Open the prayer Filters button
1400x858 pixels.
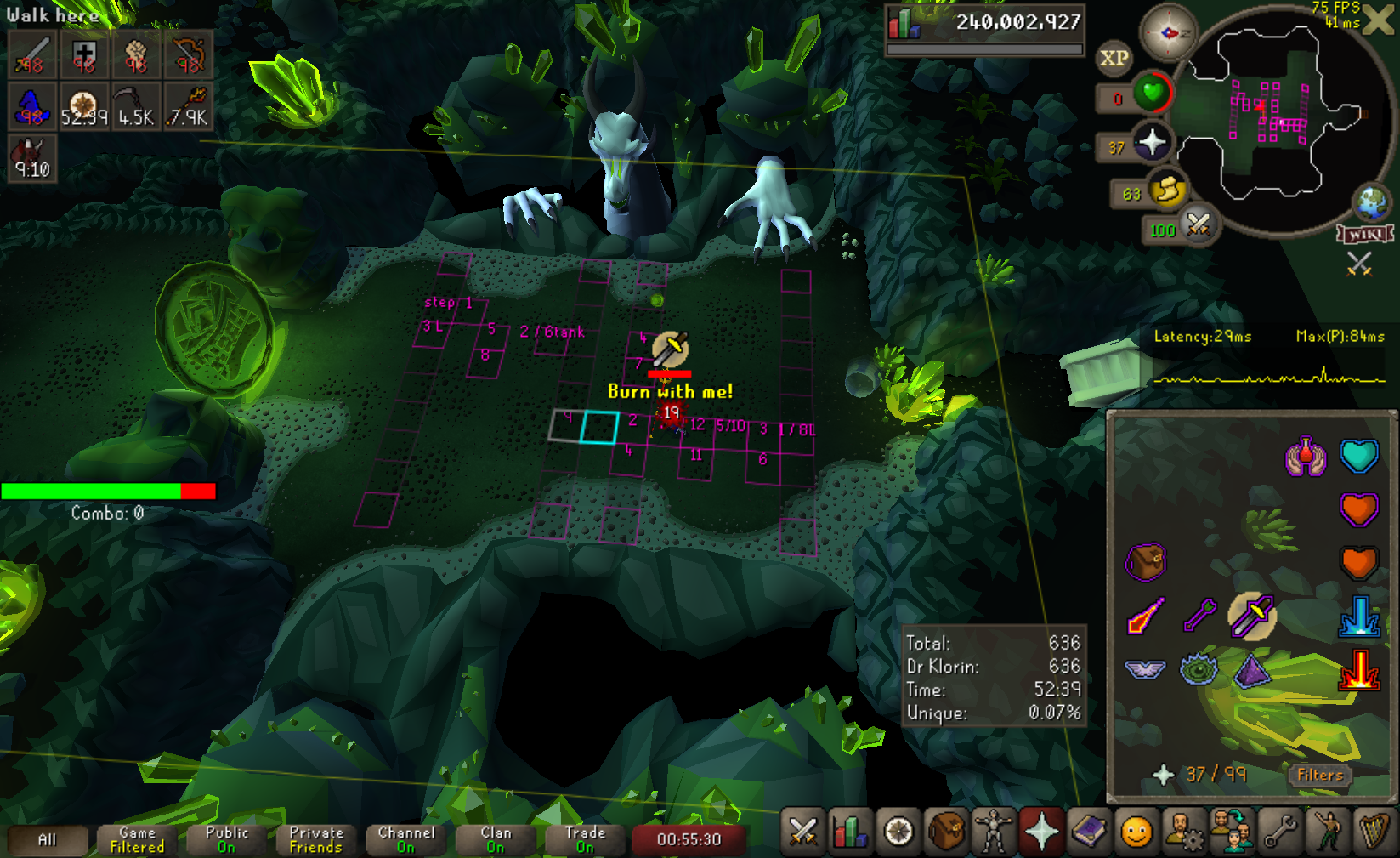point(1319,775)
